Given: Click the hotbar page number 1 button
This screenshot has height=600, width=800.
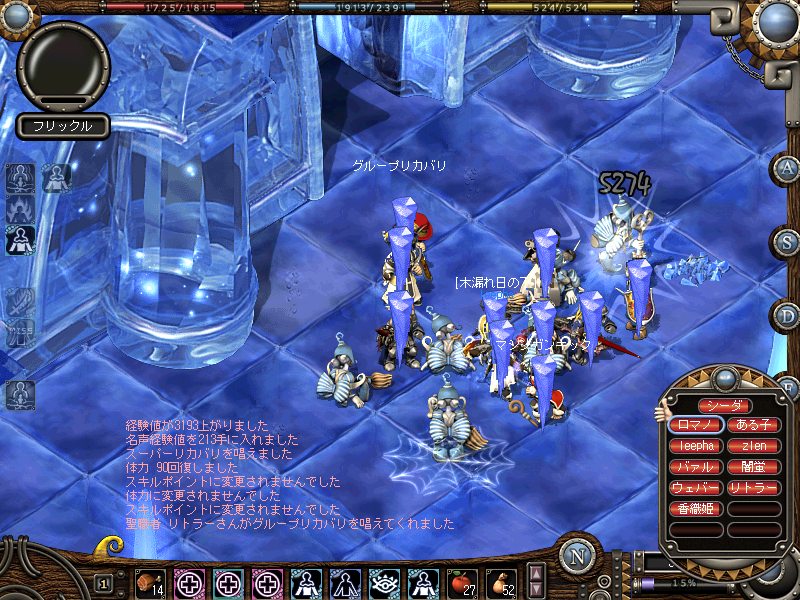Looking at the screenshot, I should click(x=103, y=584).
